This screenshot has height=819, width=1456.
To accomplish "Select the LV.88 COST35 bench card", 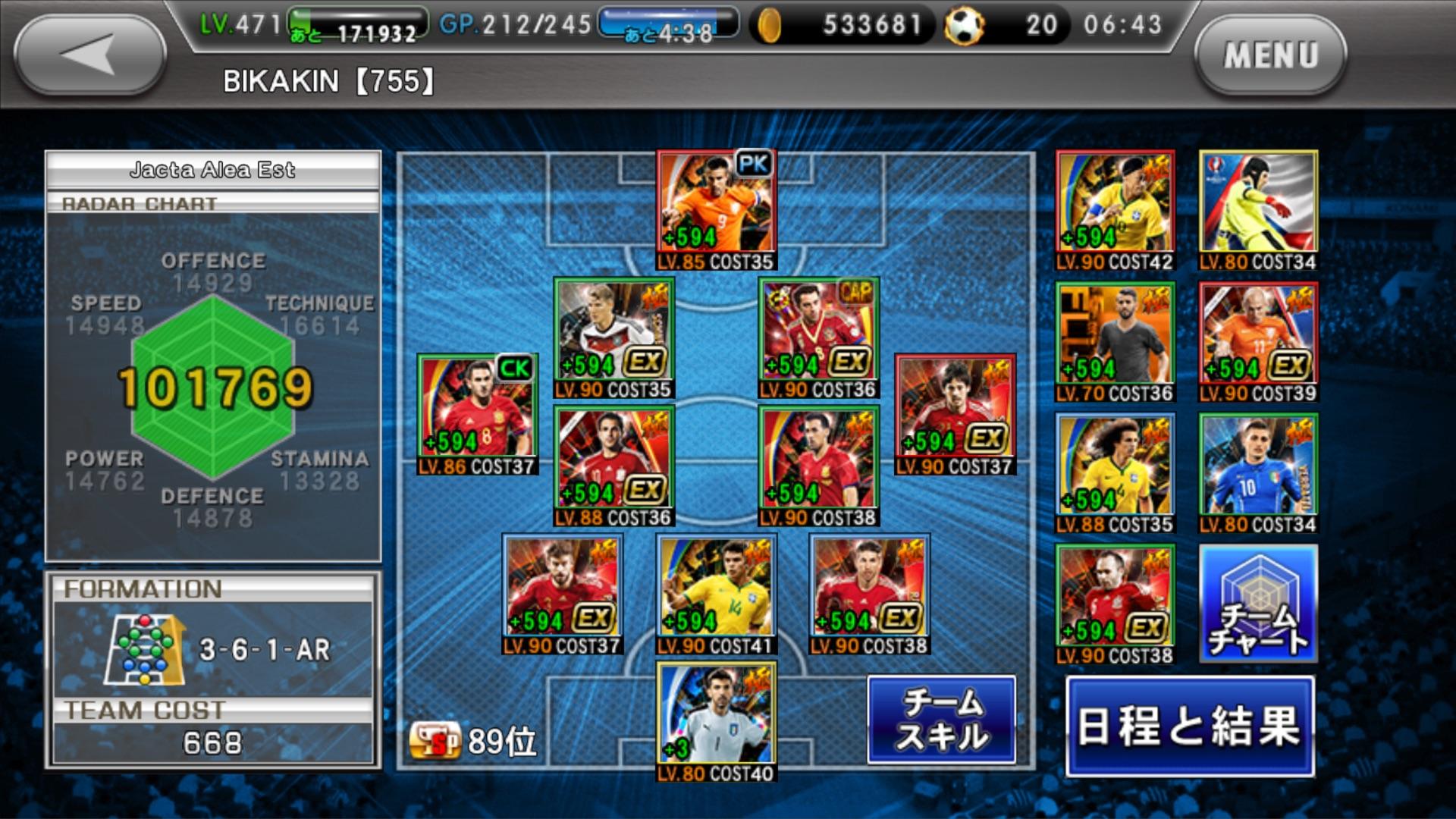I will click(x=1115, y=472).
